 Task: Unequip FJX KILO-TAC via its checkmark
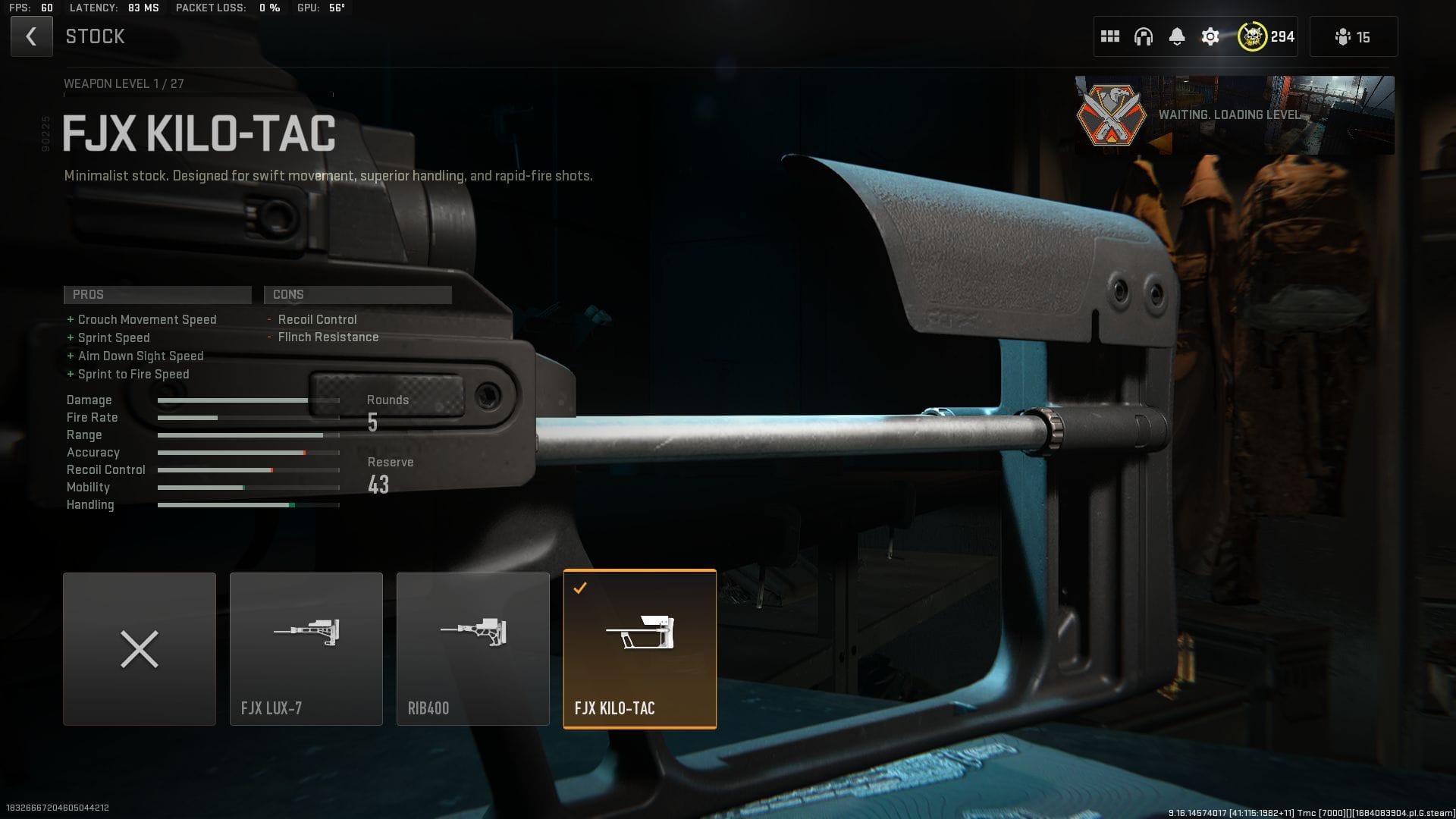[x=581, y=587]
